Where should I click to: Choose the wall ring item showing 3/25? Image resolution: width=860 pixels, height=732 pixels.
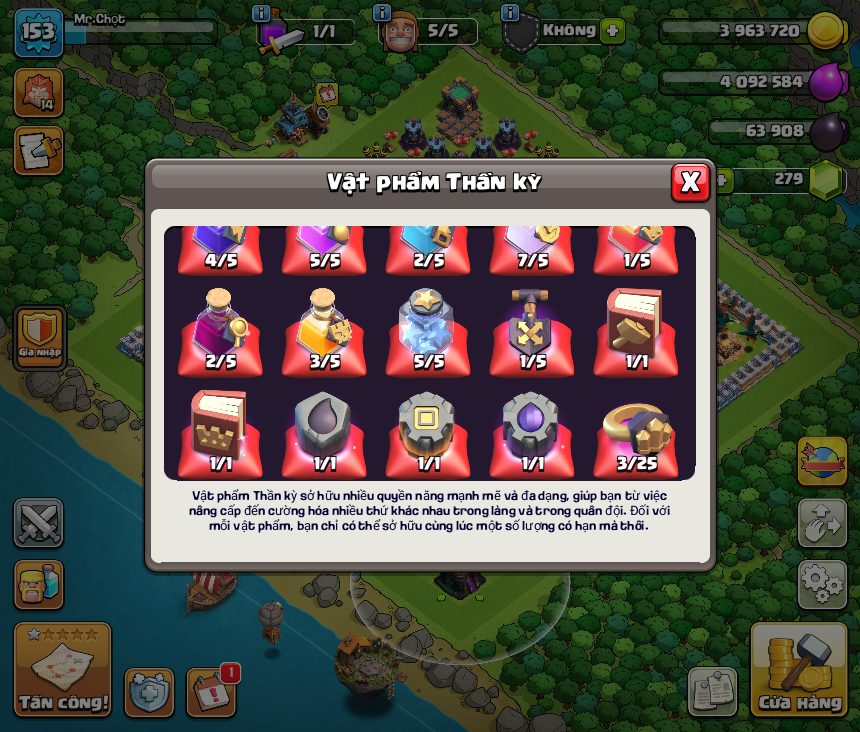[x=636, y=428]
